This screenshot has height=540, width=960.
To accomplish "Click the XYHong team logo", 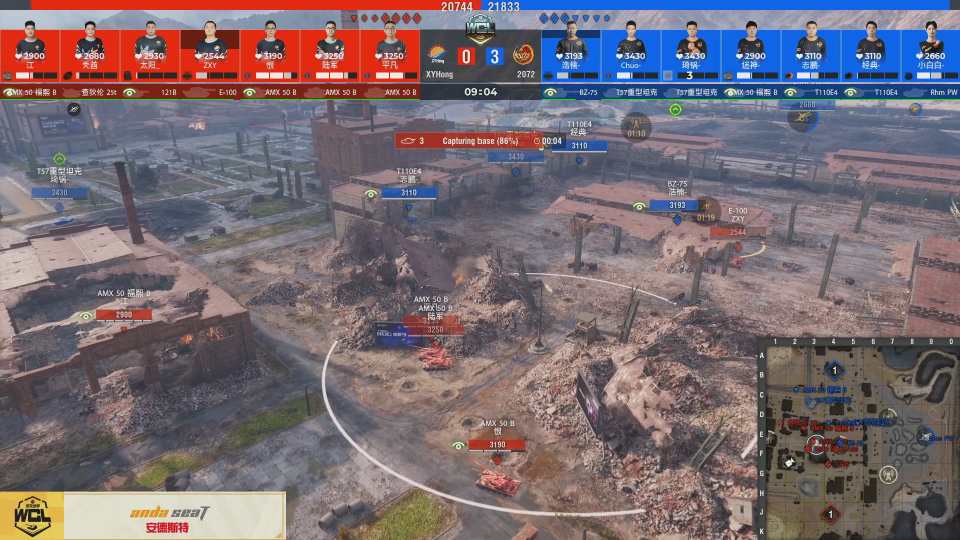I will click(438, 56).
